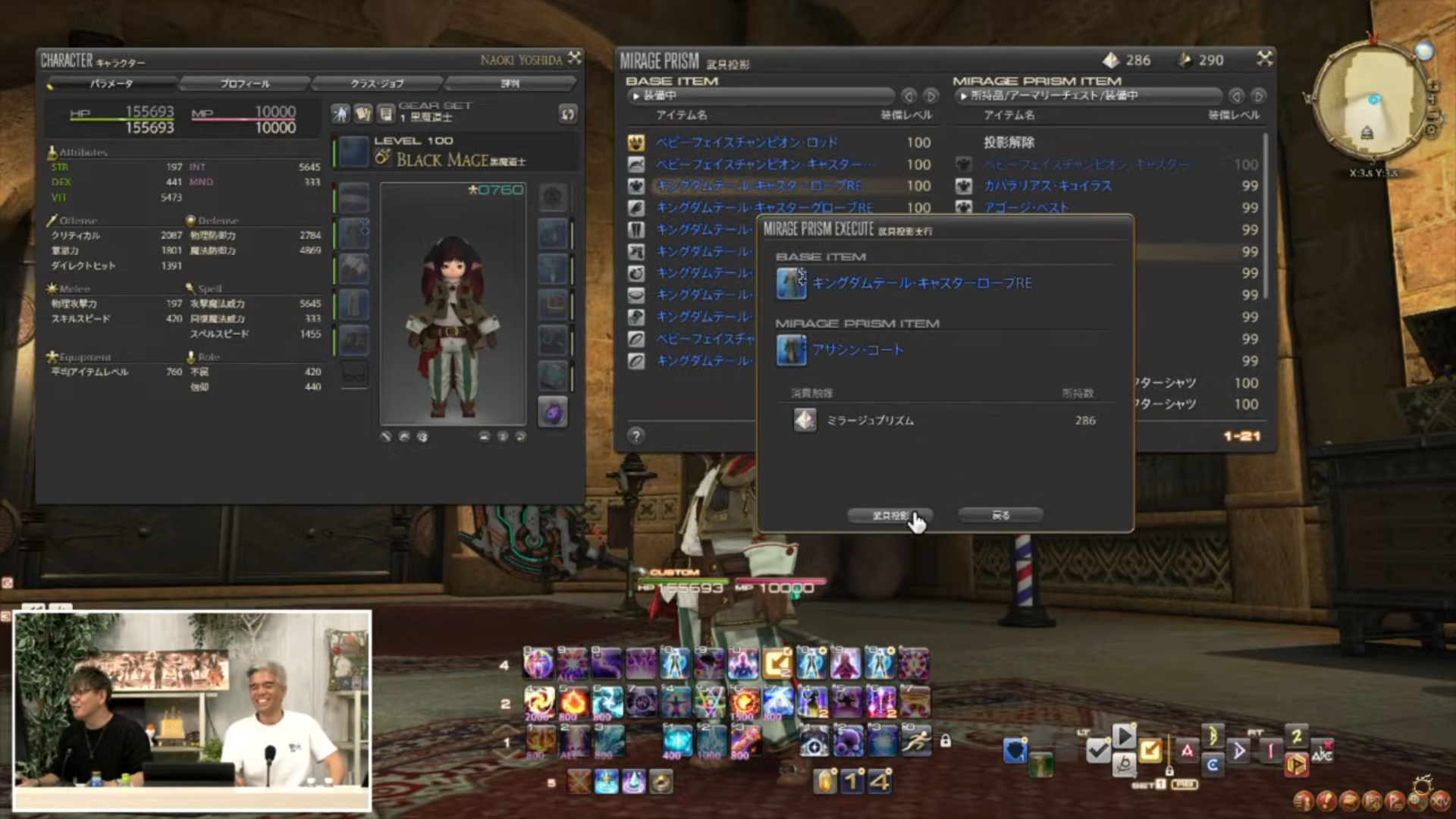Click the ミラージュプリズム catalyst icon in the execute dialog
Viewport: 1456px width, 819px height.
point(804,420)
